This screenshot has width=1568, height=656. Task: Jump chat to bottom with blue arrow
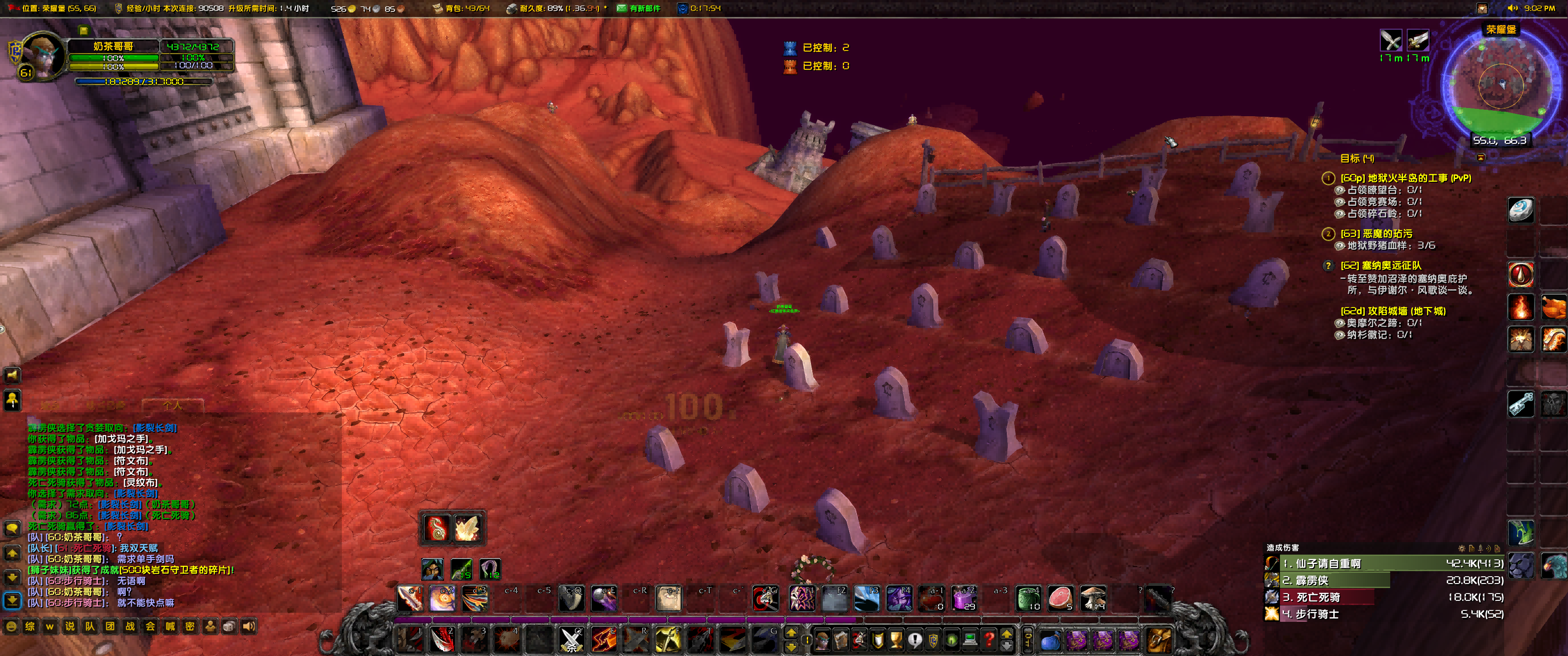12,600
